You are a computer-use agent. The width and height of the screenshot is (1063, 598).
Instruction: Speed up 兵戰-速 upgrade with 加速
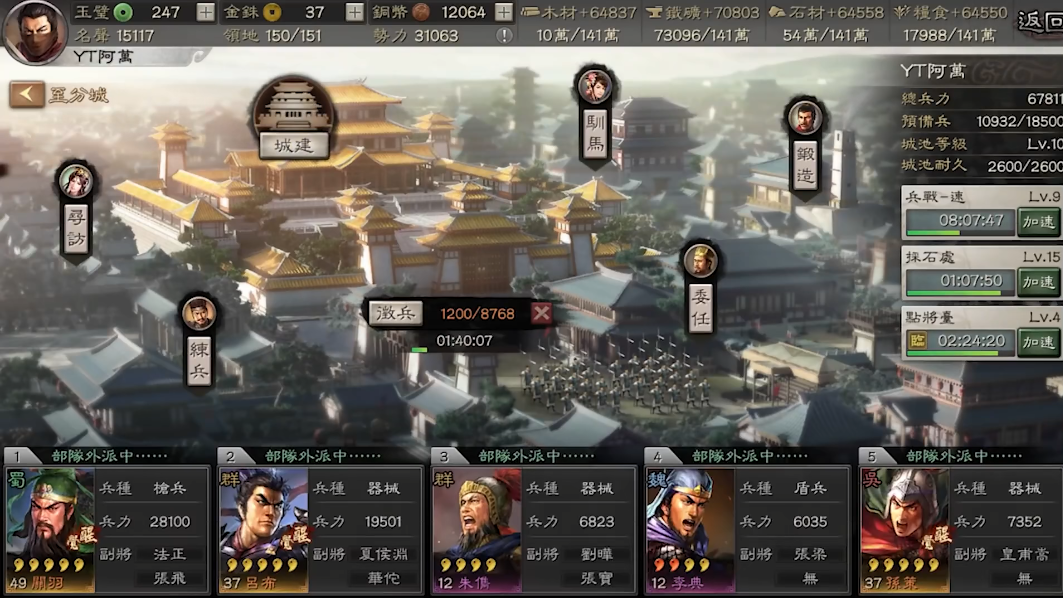[1038, 220]
